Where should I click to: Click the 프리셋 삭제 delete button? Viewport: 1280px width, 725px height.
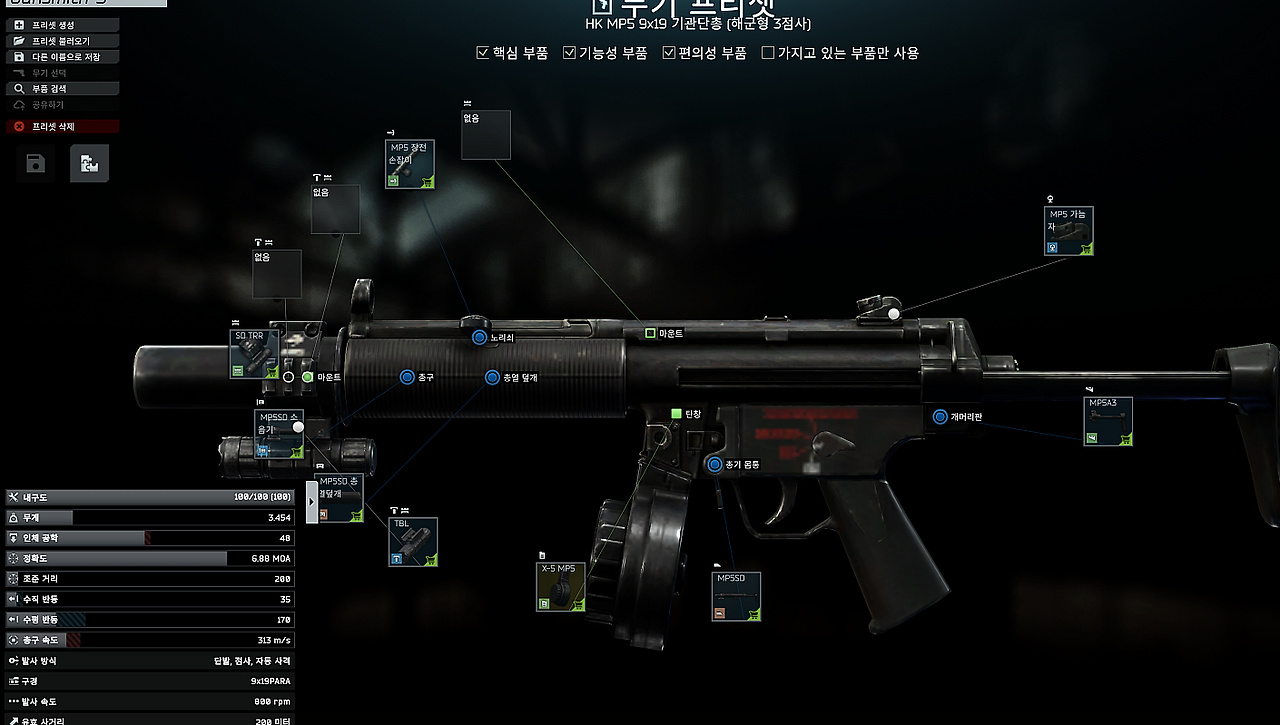coord(60,126)
